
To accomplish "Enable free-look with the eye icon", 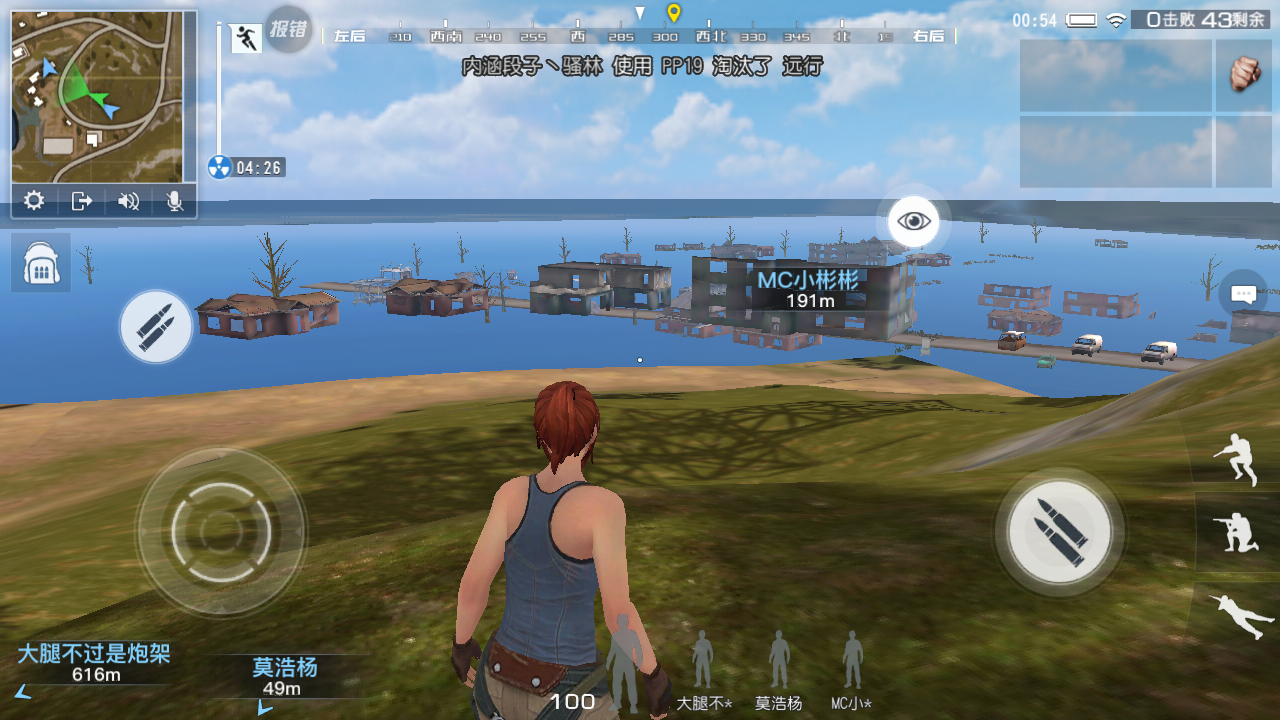I will pyautogui.click(x=916, y=220).
